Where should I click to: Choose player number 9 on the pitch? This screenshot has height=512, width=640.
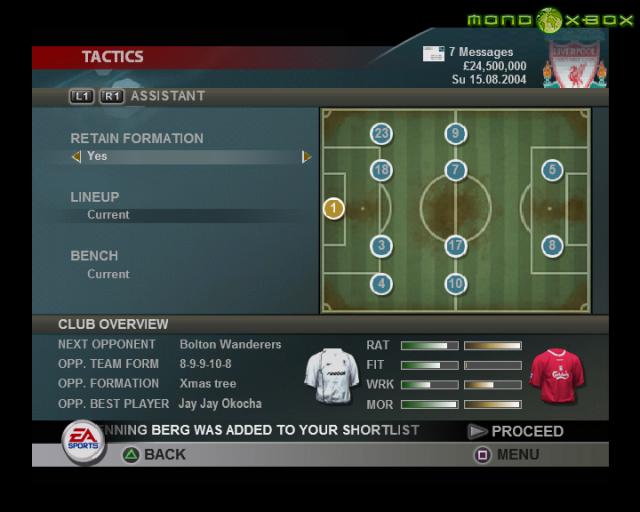pyautogui.click(x=456, y=134)
